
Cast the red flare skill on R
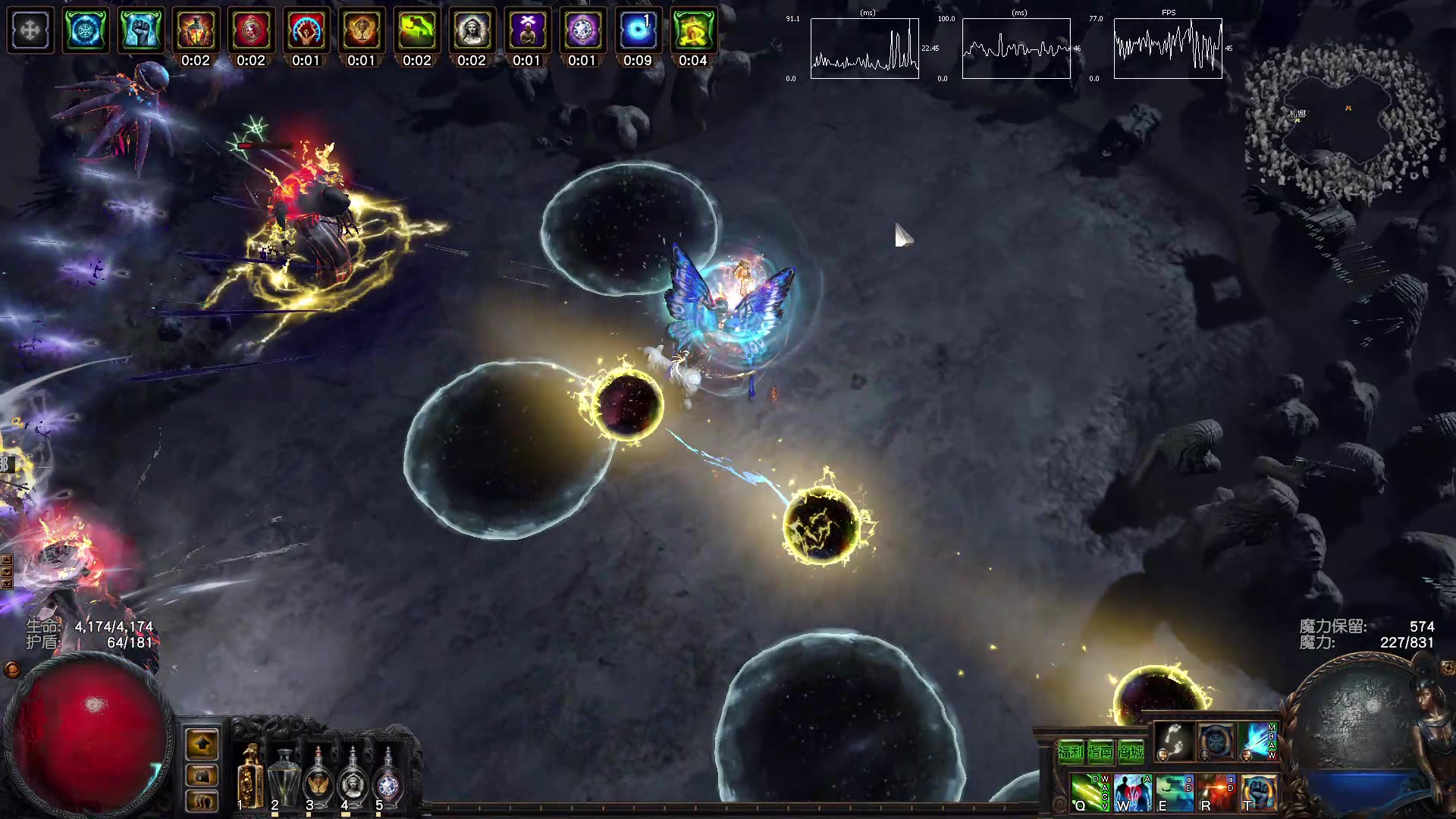[1216, 792]
